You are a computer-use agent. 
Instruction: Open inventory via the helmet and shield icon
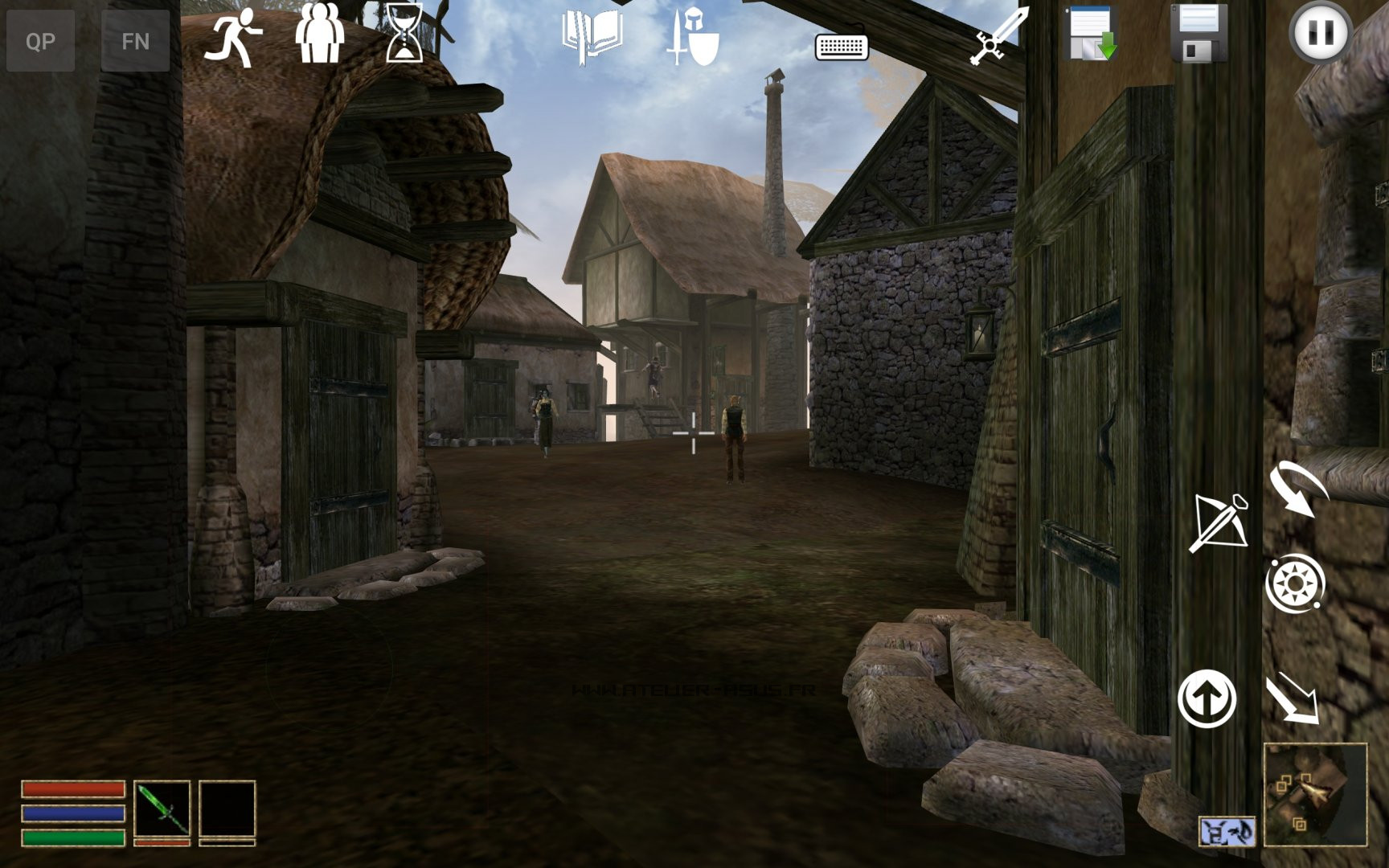point(694,37)
